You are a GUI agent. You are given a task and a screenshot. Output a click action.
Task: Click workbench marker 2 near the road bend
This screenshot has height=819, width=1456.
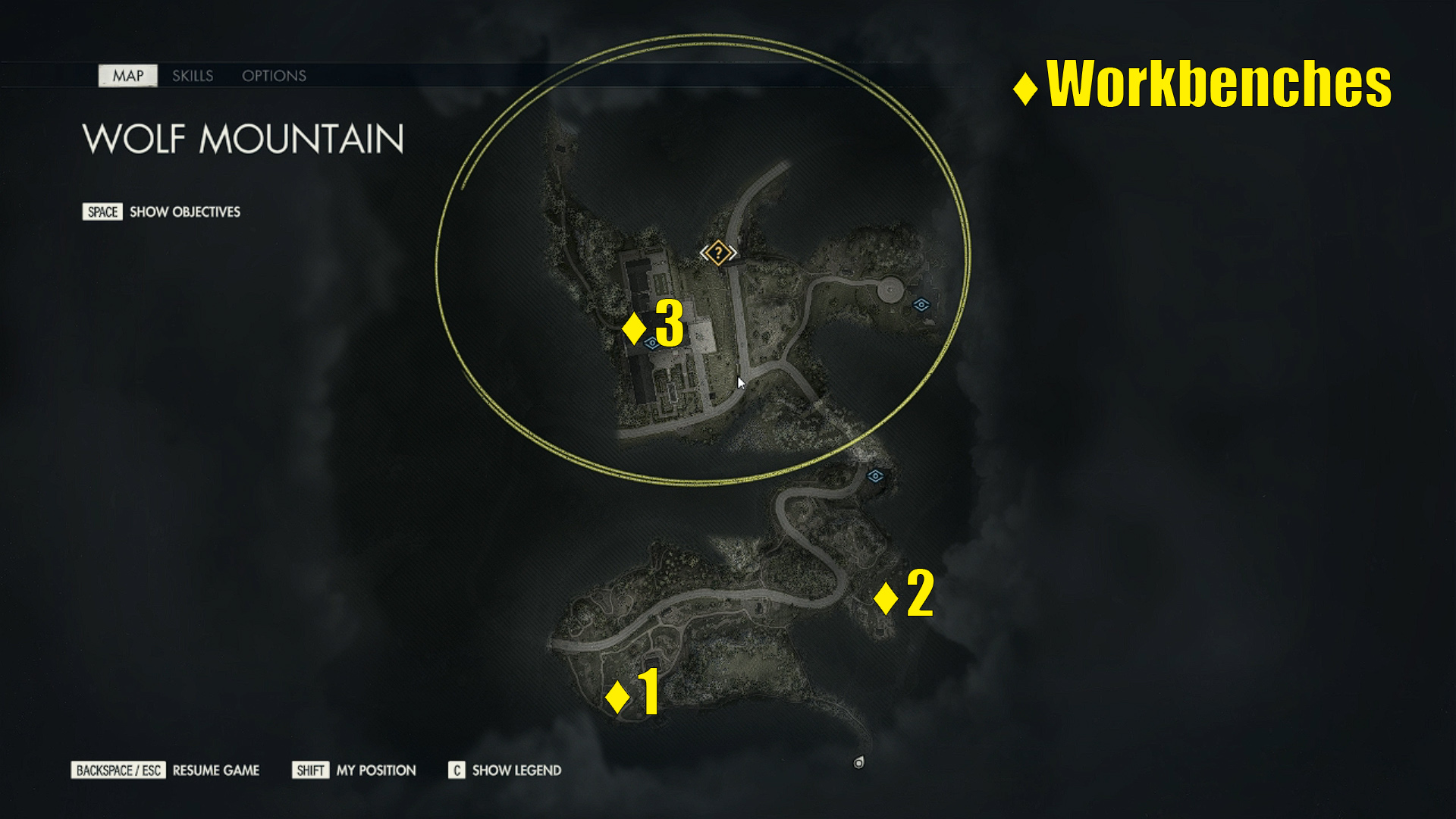[887, 598]
